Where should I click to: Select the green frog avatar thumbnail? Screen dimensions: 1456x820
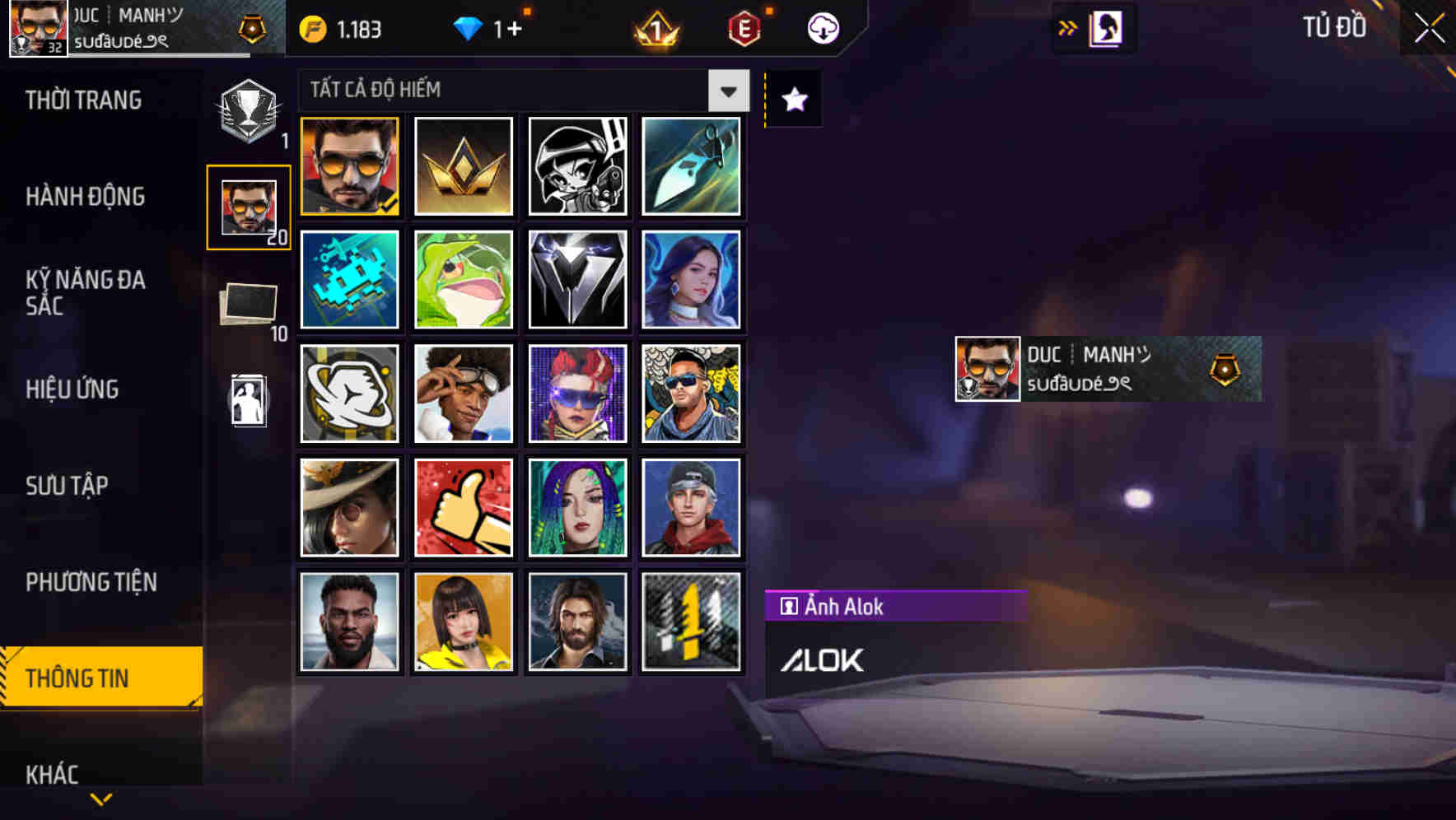coord(463,280)
